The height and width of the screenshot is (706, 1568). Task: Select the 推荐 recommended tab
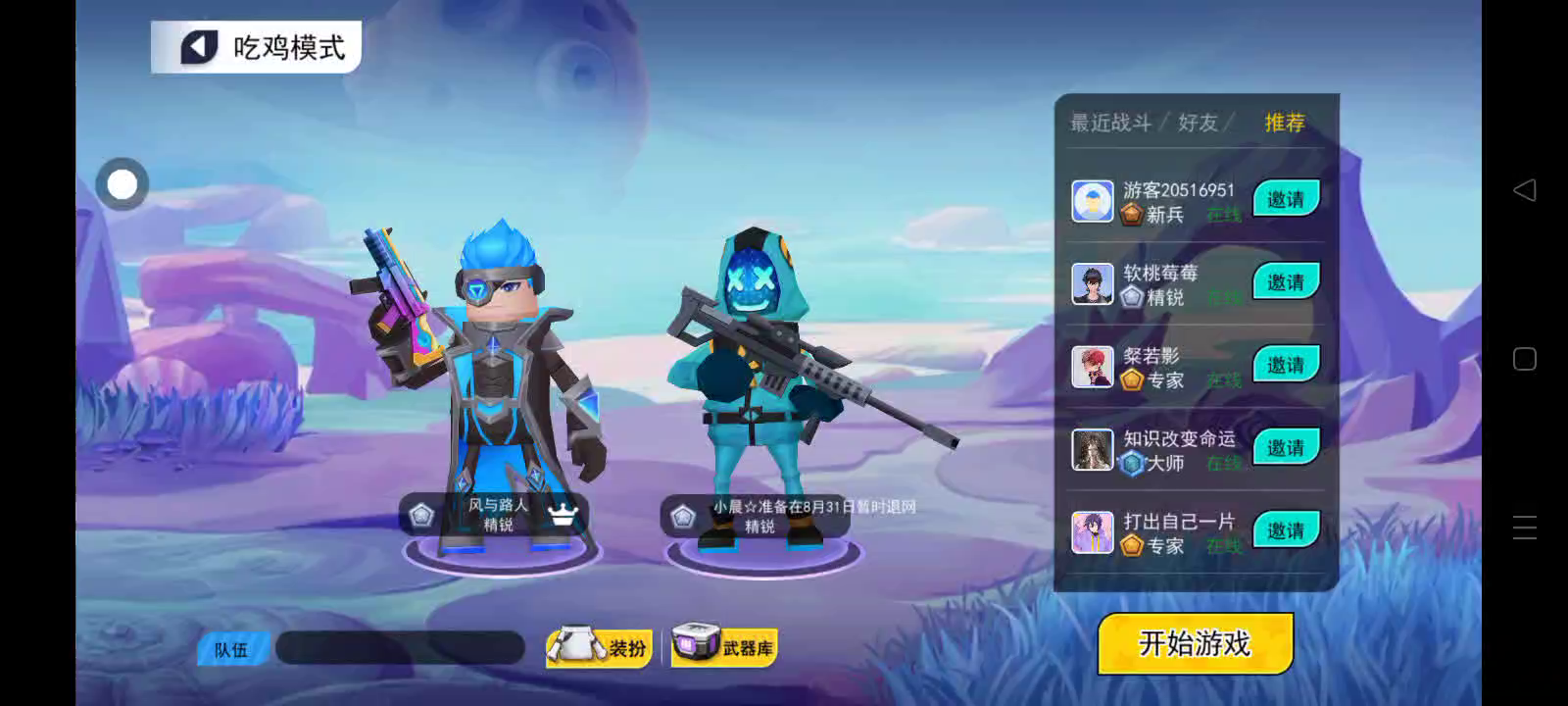1284,123
